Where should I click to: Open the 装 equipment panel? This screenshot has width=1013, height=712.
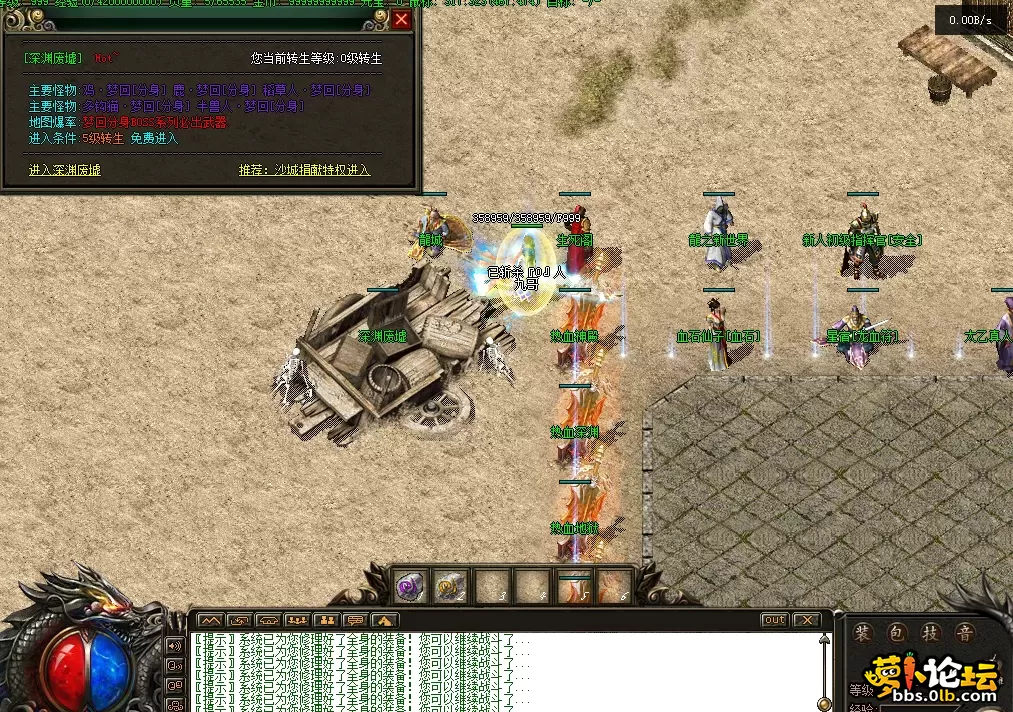click(x=862, y=633)
